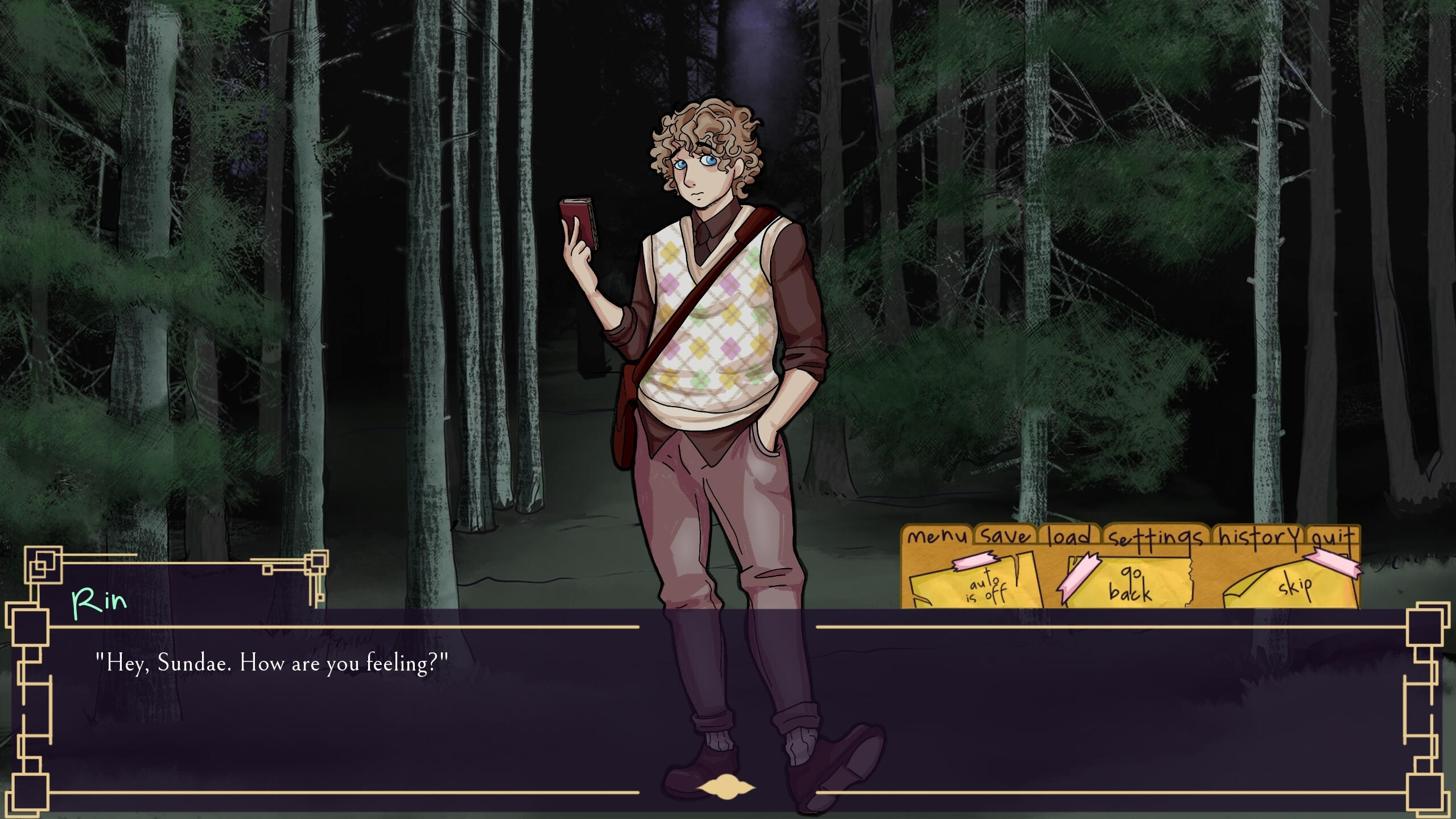Open the menu tab

click(937, 536)
